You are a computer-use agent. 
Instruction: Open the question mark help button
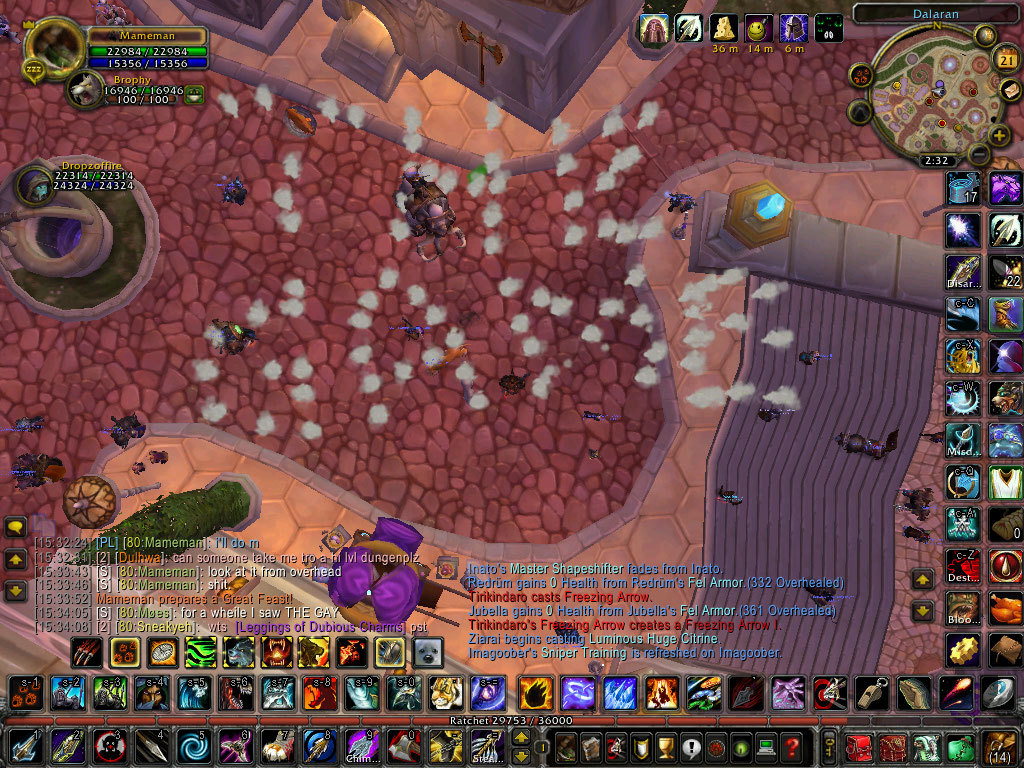coord(792,747)
